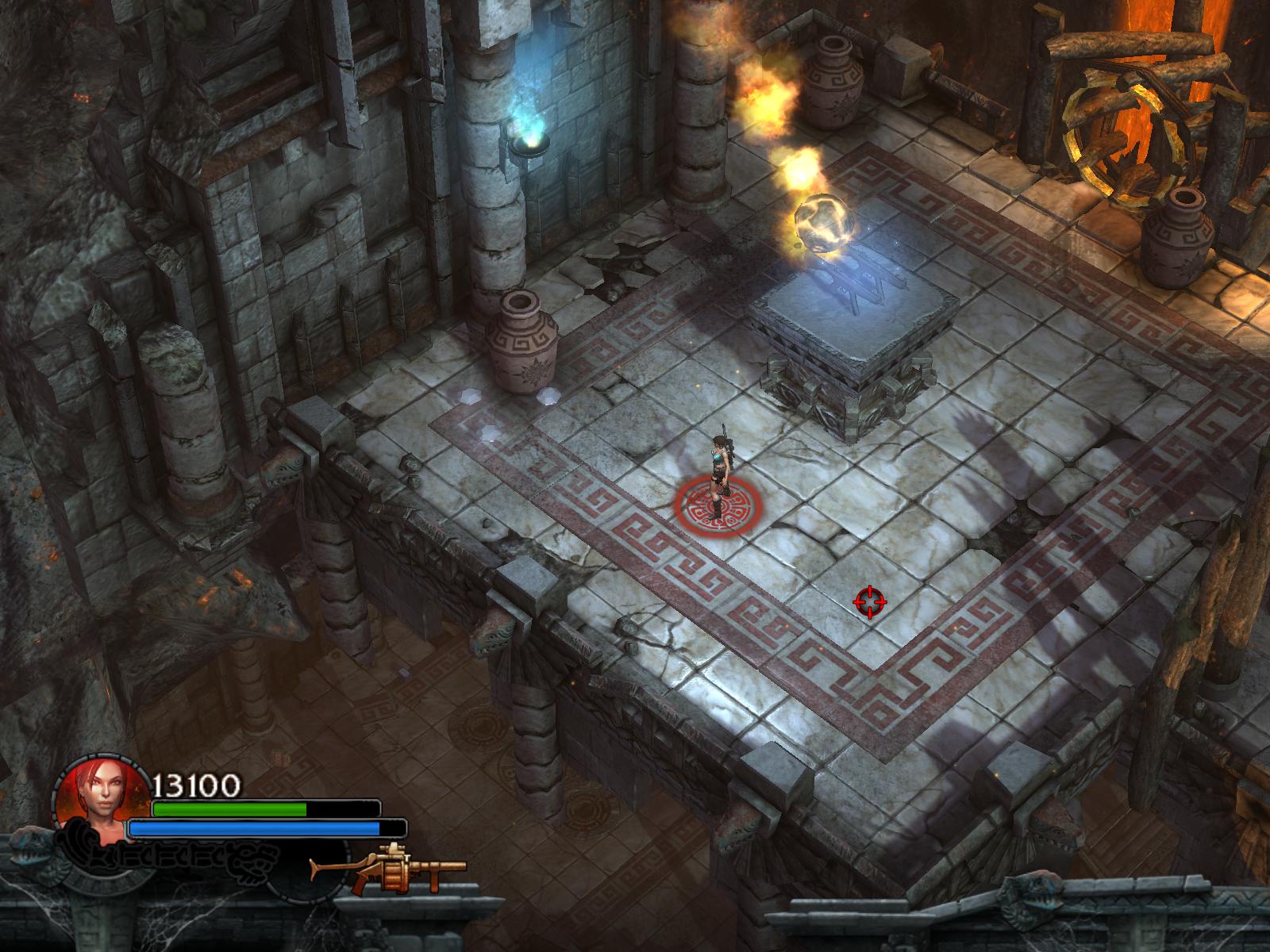The height and width of the screenshot is (952, 1270).
Task: Select the grenade launcher weapon icon
Action: coord(388,871)
